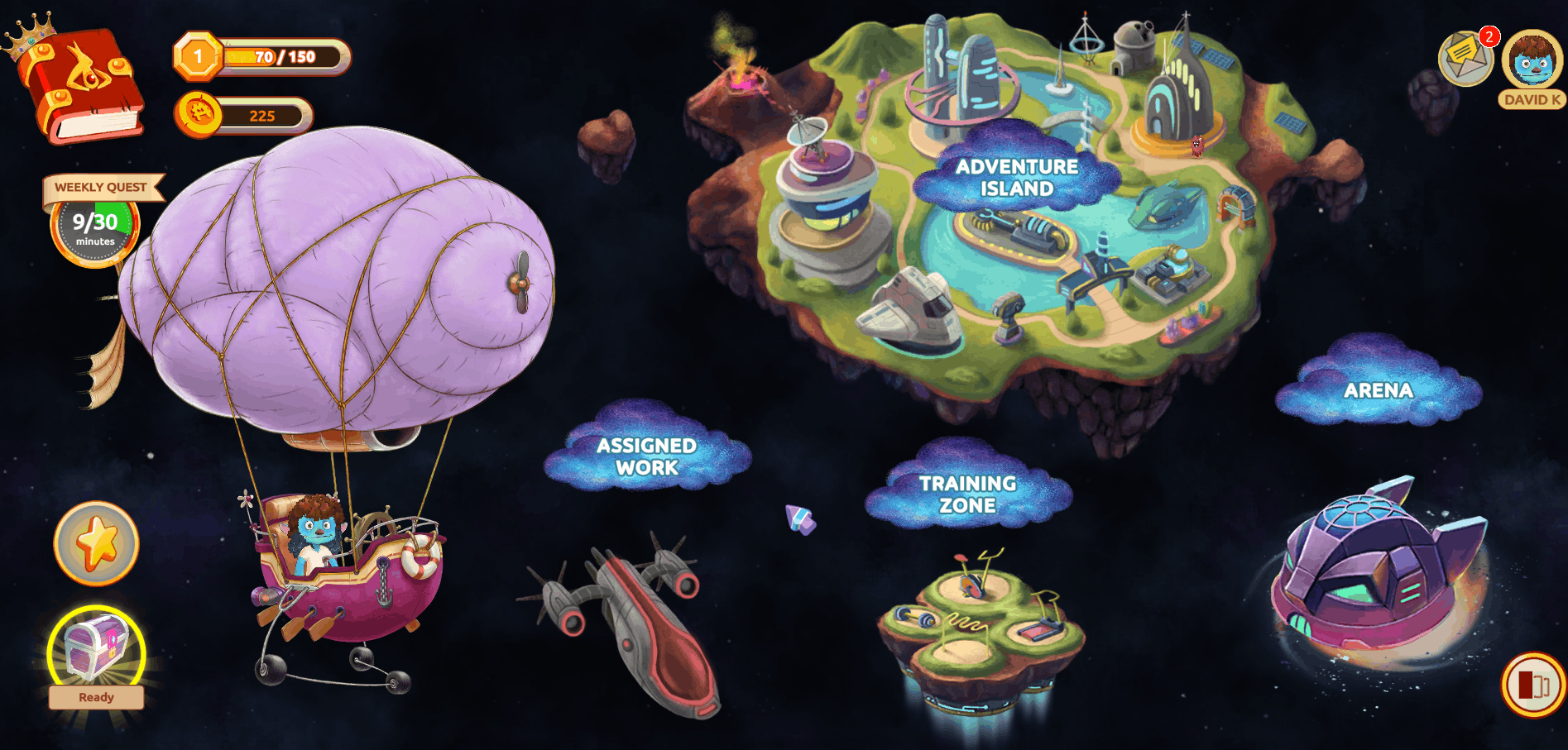Viewport: 1568px width, 750px height.
Task: Click the exit door button
Action: (x=1532, y=685)
